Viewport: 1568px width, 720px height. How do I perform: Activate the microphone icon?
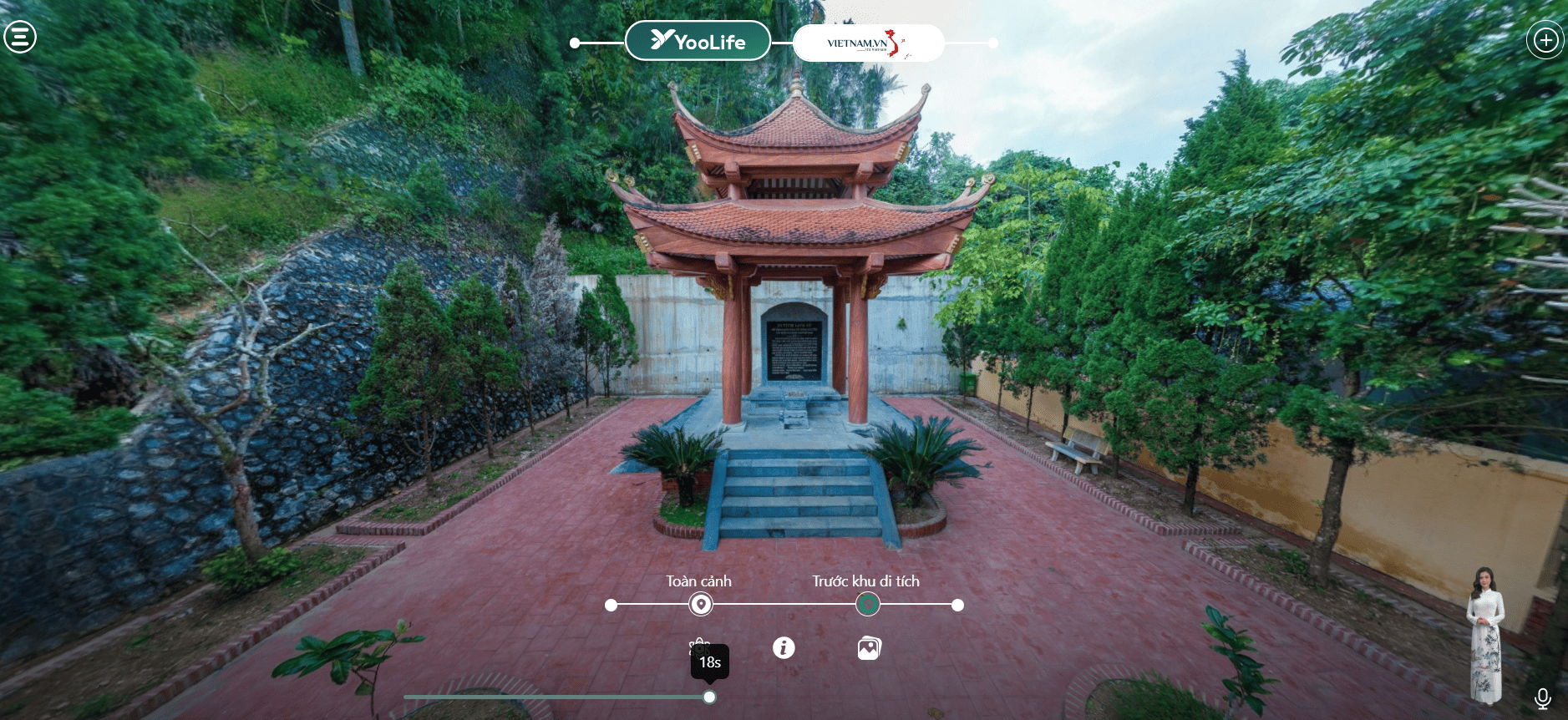click(1542, 698)
